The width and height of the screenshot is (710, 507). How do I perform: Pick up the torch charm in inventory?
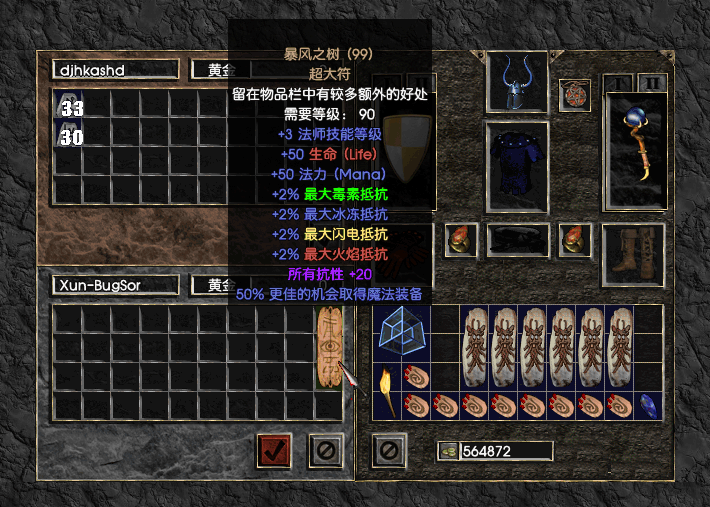click(387, 391)
